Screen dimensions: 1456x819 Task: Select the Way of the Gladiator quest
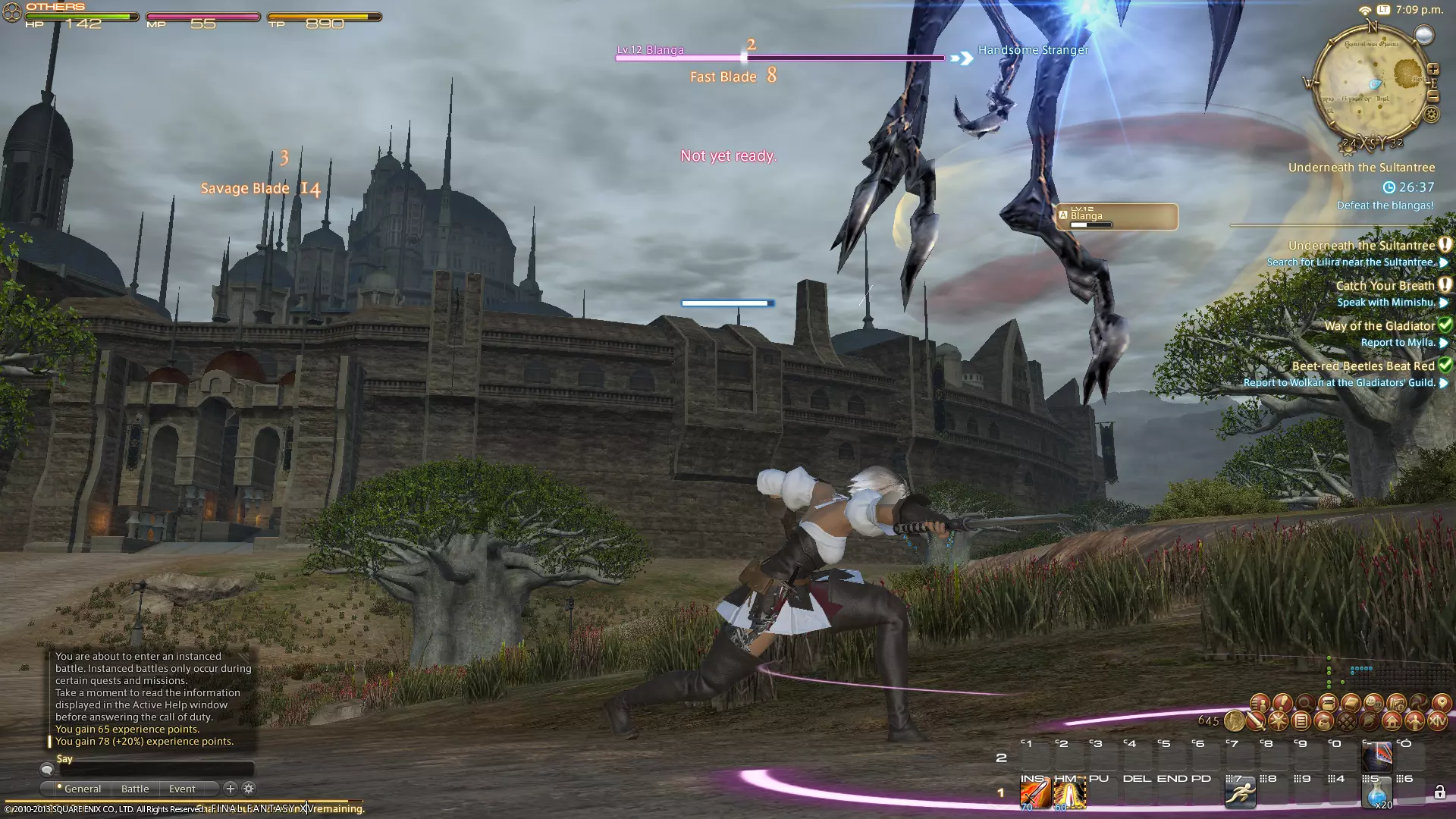point(1379,326)
